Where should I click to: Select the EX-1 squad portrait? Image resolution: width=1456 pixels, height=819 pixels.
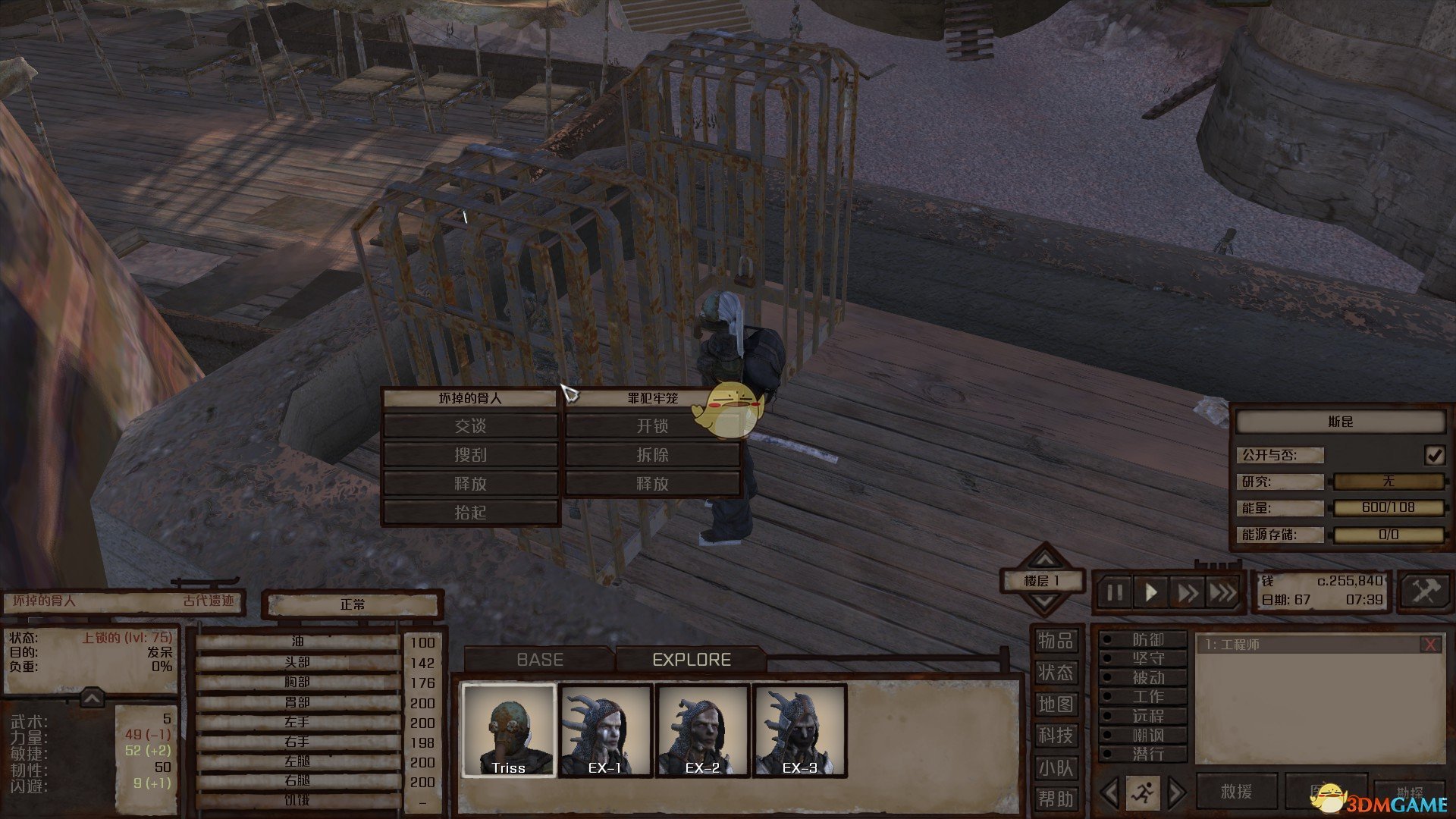coord(605,730)
